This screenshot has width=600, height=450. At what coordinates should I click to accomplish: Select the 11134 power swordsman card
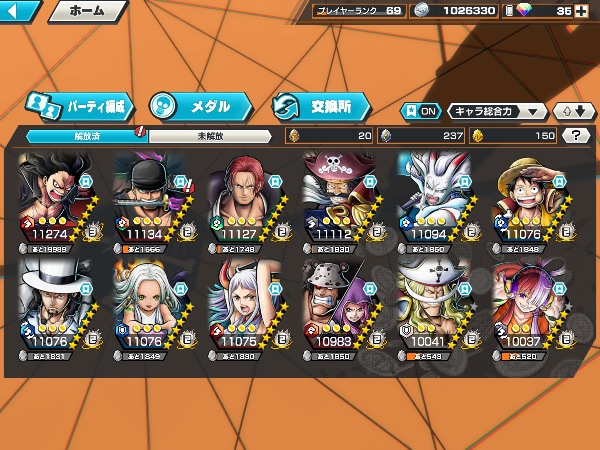click(152, 201)
